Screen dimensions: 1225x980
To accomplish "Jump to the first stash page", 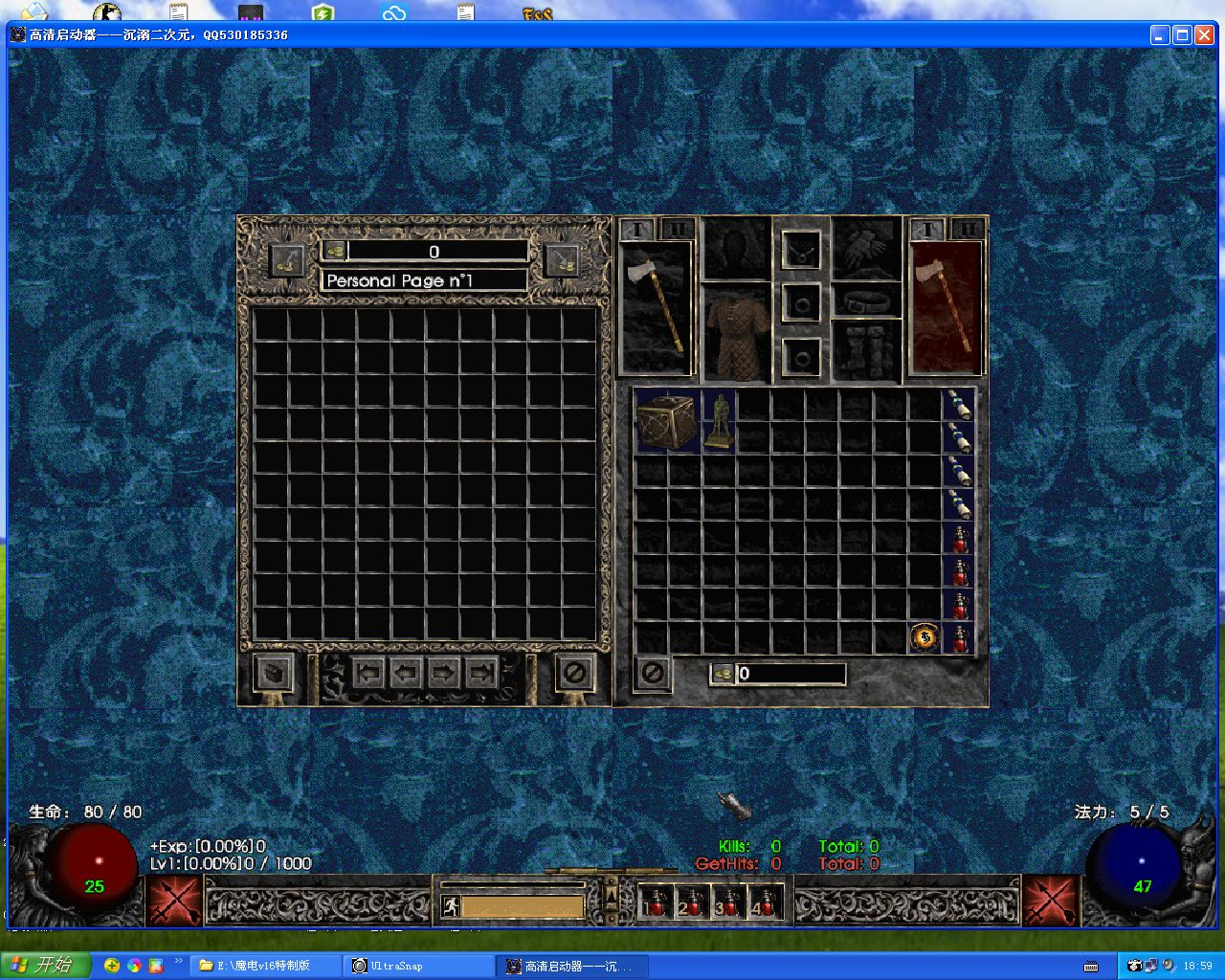I will pyautogui.click(x=368, y=673).
